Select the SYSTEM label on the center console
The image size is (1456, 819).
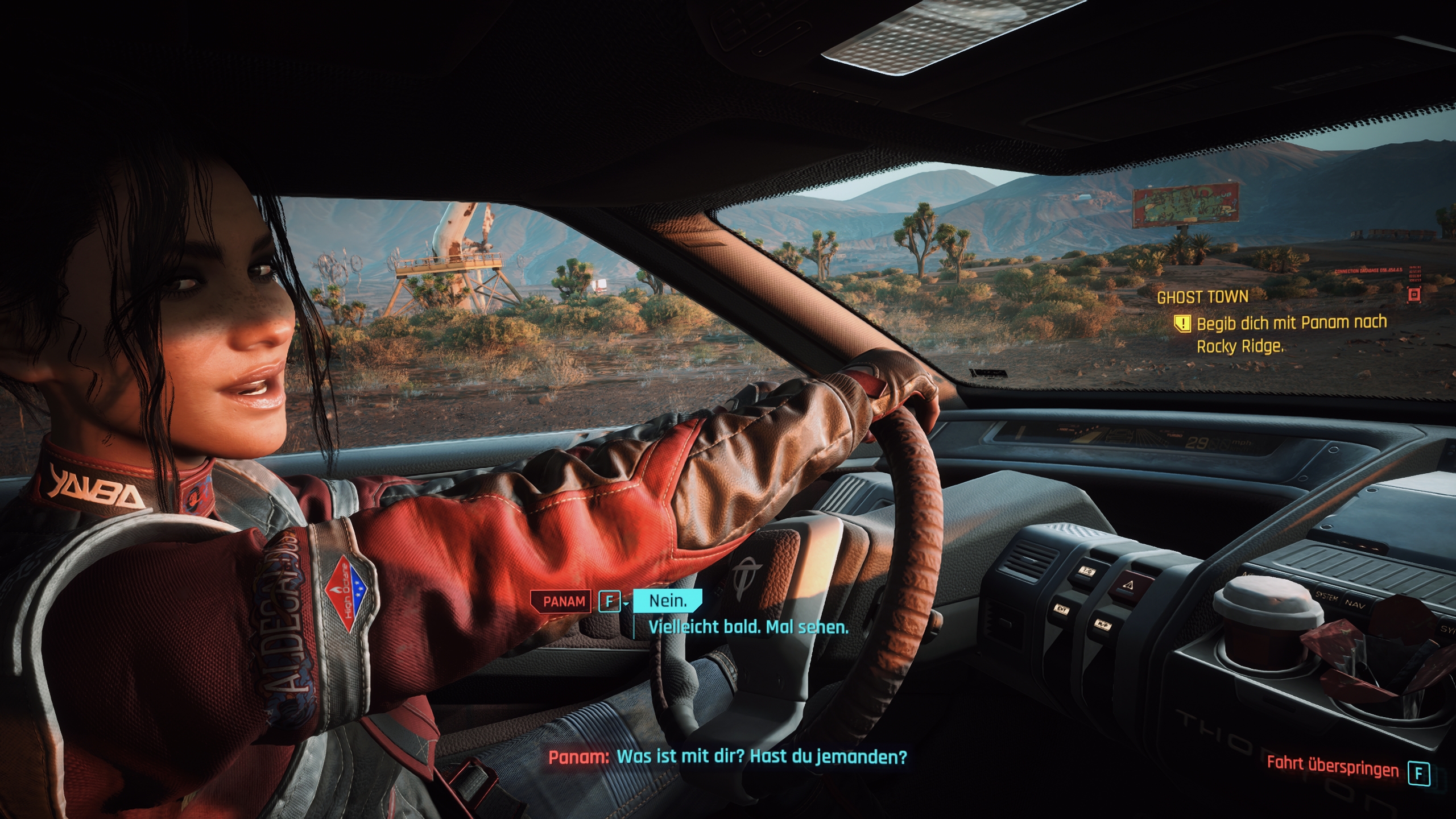1327,597
